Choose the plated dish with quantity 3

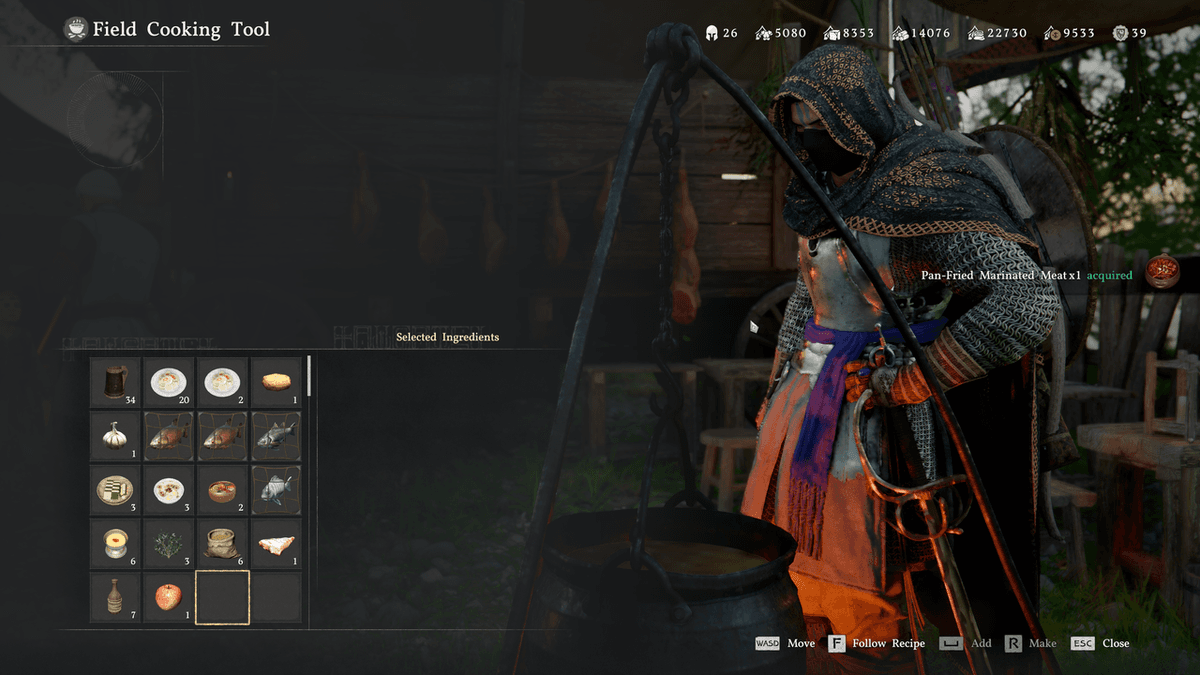[x=168, y=490]
